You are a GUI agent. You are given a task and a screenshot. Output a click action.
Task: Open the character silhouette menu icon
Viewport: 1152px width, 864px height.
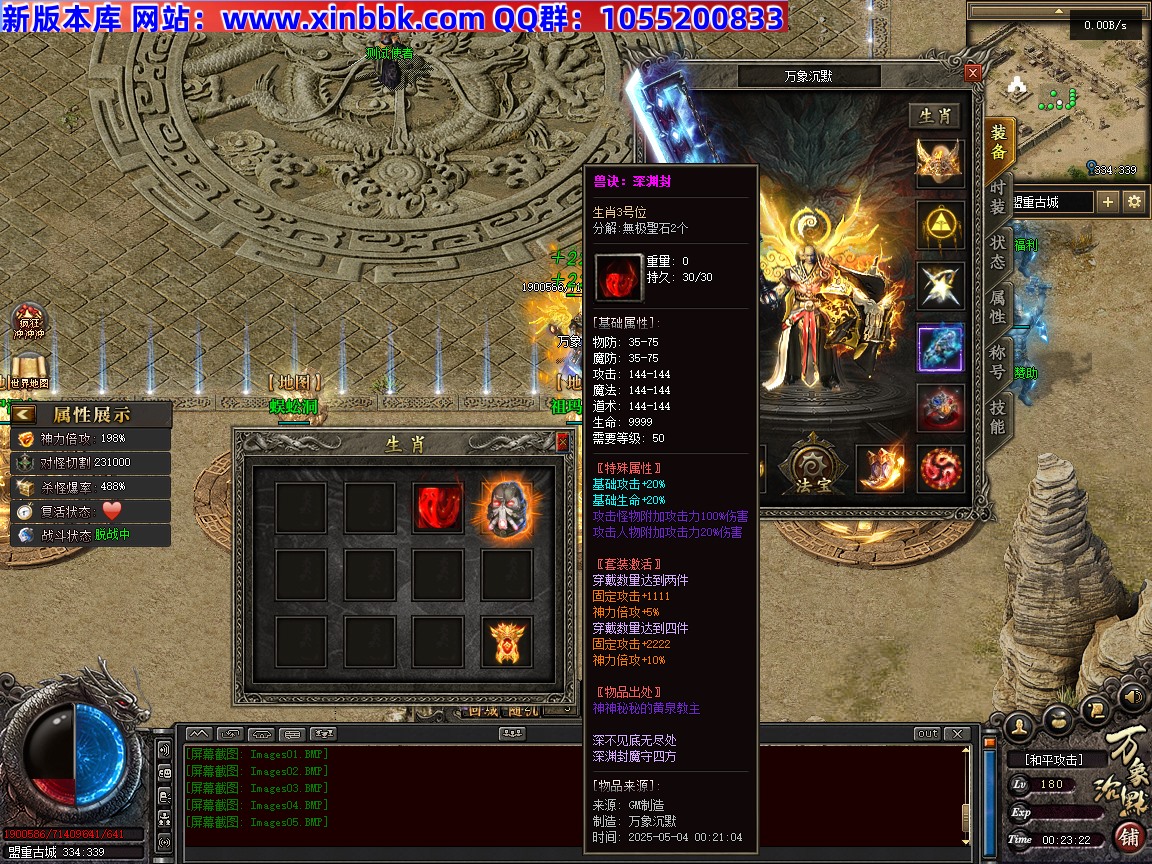point(1020,724)
